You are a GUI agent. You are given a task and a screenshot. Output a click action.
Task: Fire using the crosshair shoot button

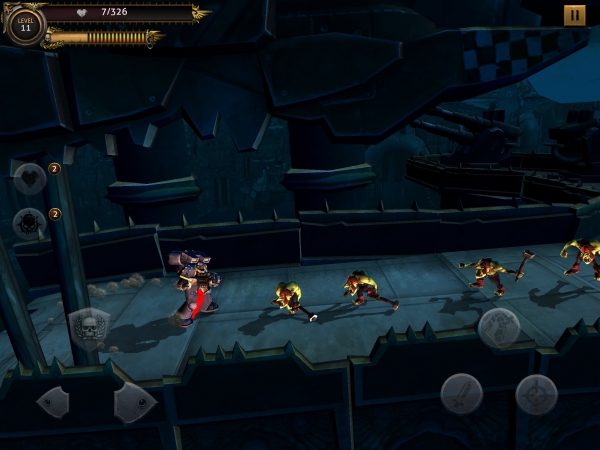[536, 394]
